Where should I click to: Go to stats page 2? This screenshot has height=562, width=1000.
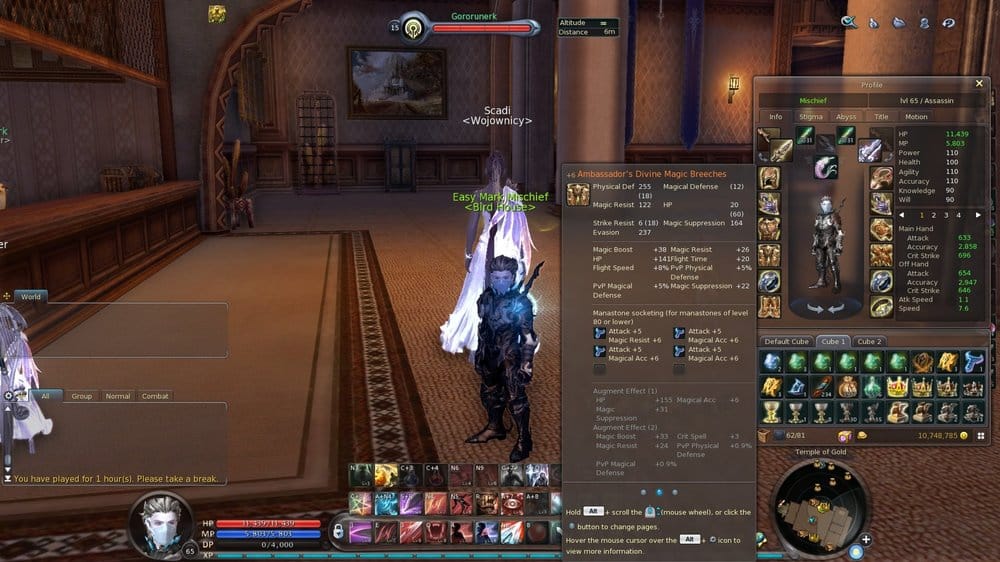click(933, 214)
